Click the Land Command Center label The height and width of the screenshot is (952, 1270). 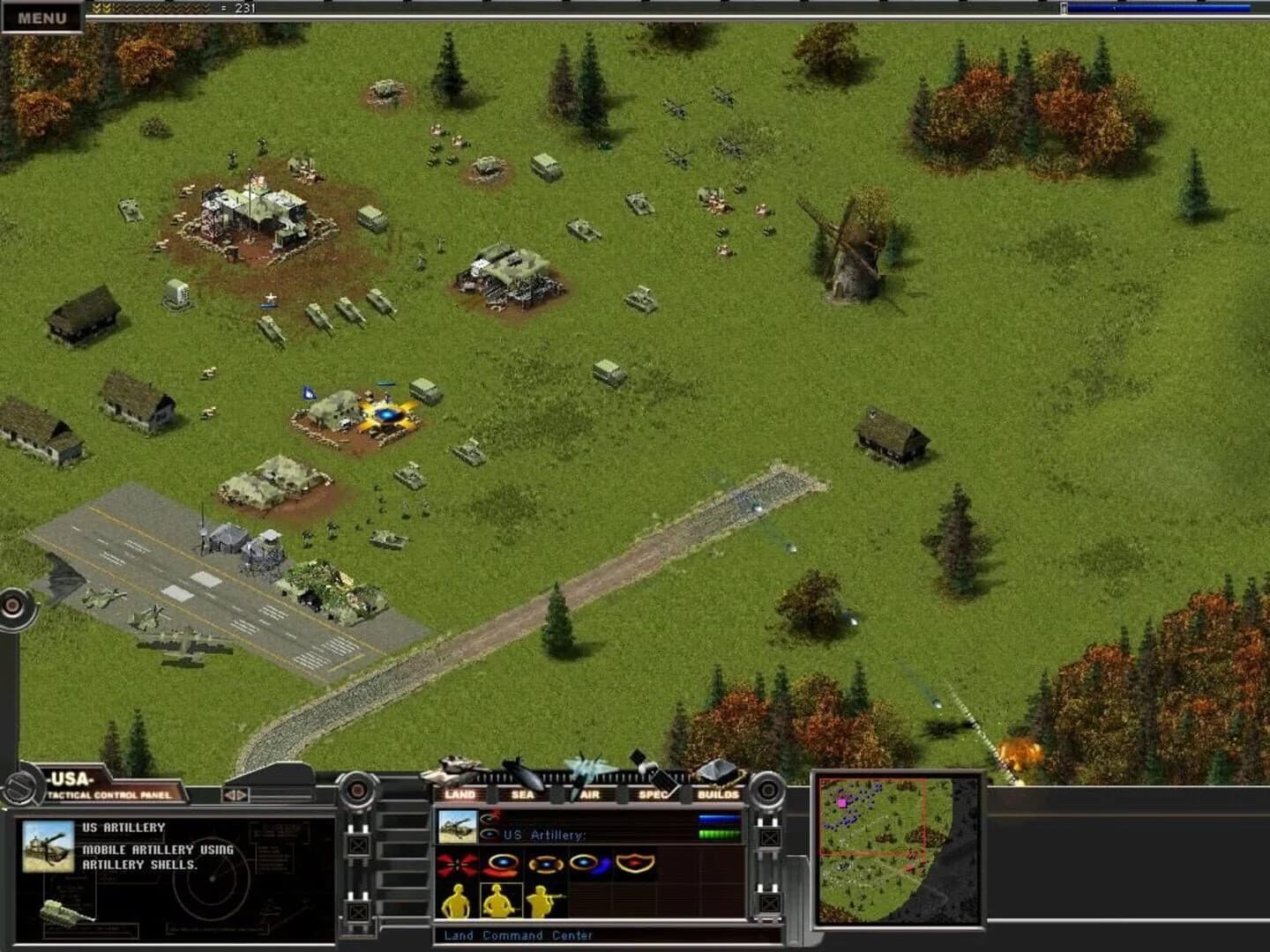[x=518, y=934]
